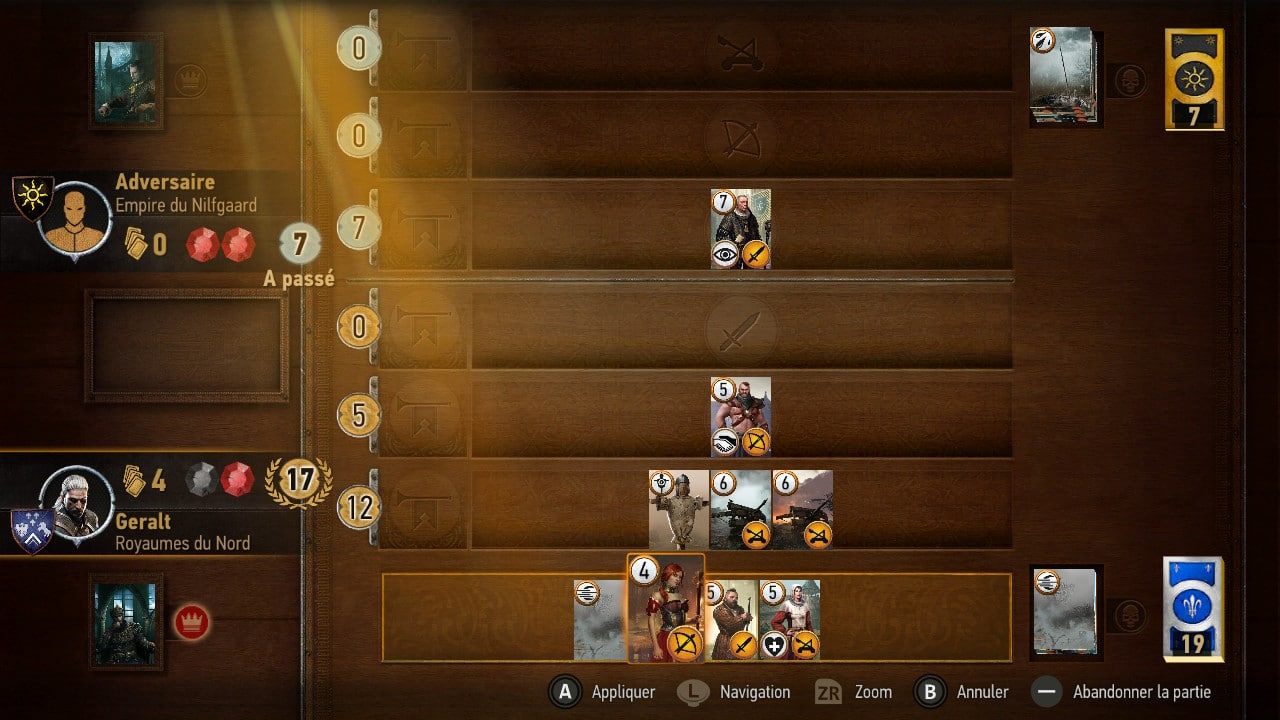Select the strength 5 card on your ranged row

[741, 416]
